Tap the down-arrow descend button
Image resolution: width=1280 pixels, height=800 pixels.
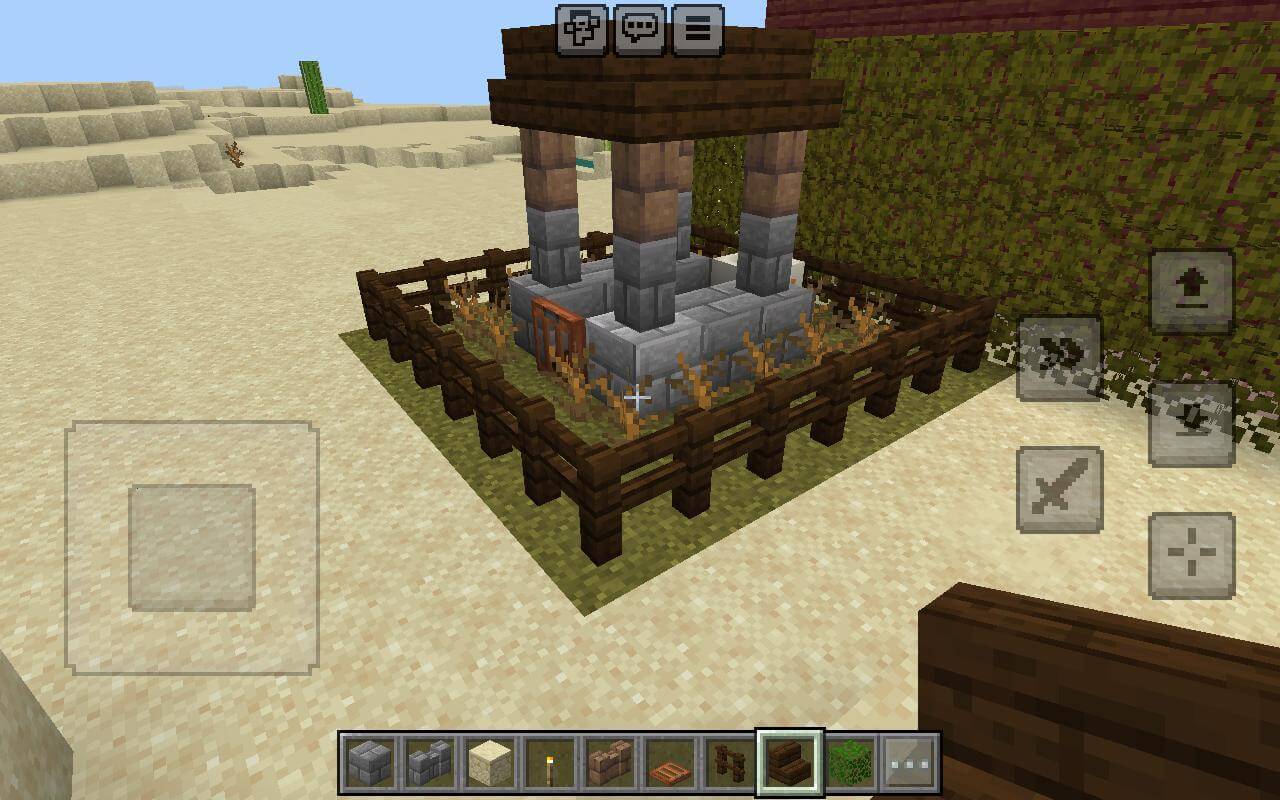[x=1191, y=423]
